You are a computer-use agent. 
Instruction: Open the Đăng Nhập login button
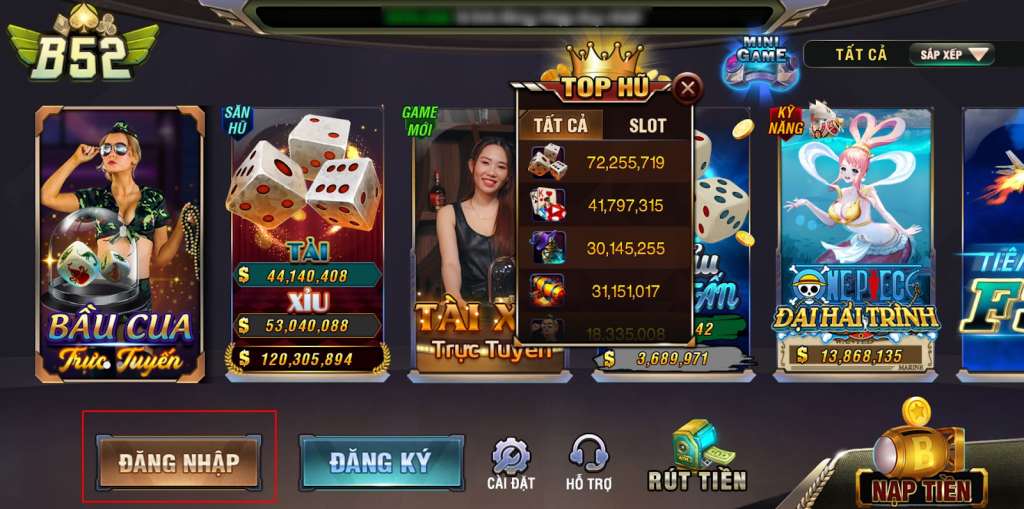[x=179, y=462]
